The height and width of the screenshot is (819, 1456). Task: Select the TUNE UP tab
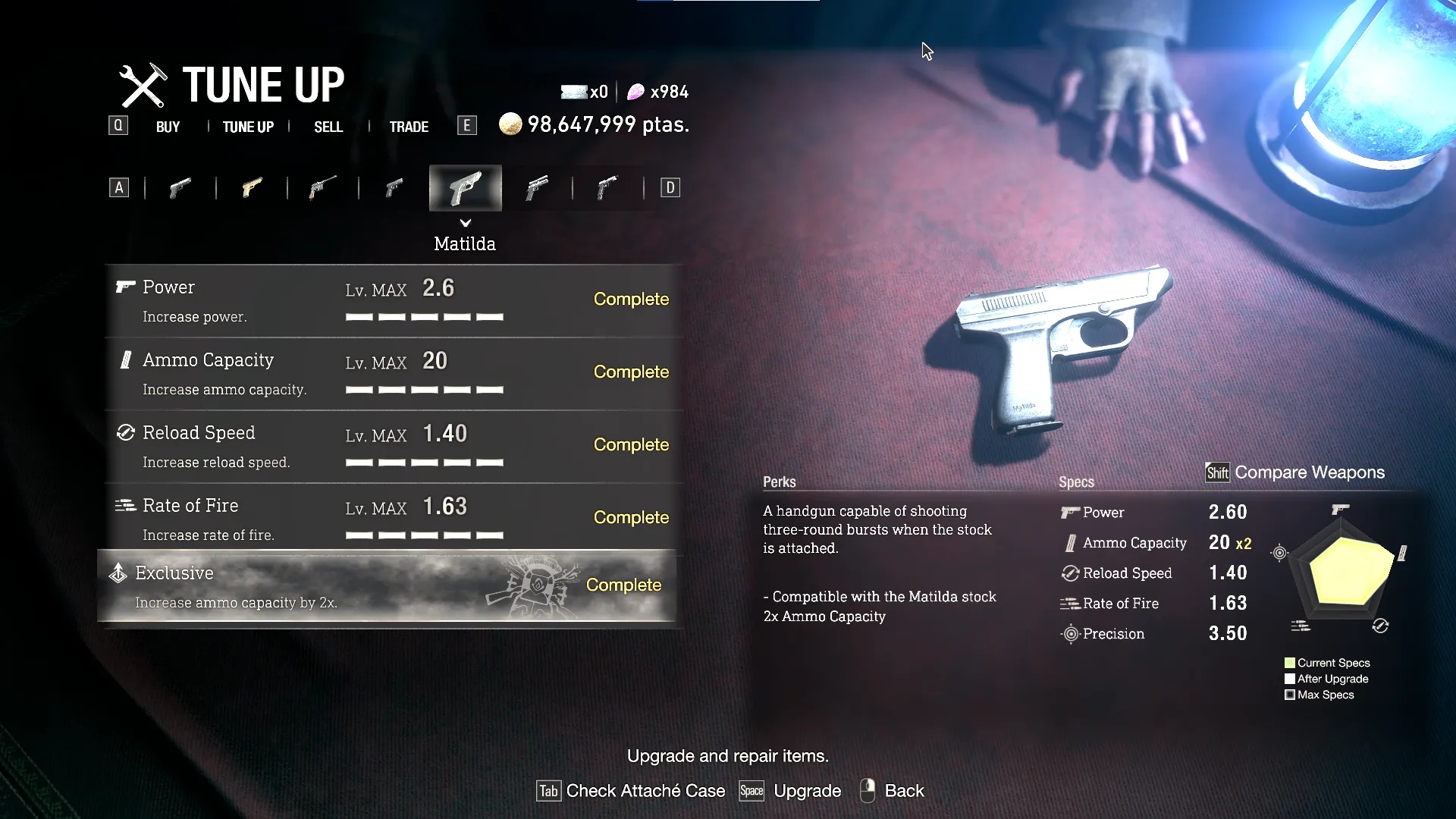point(248,127)
